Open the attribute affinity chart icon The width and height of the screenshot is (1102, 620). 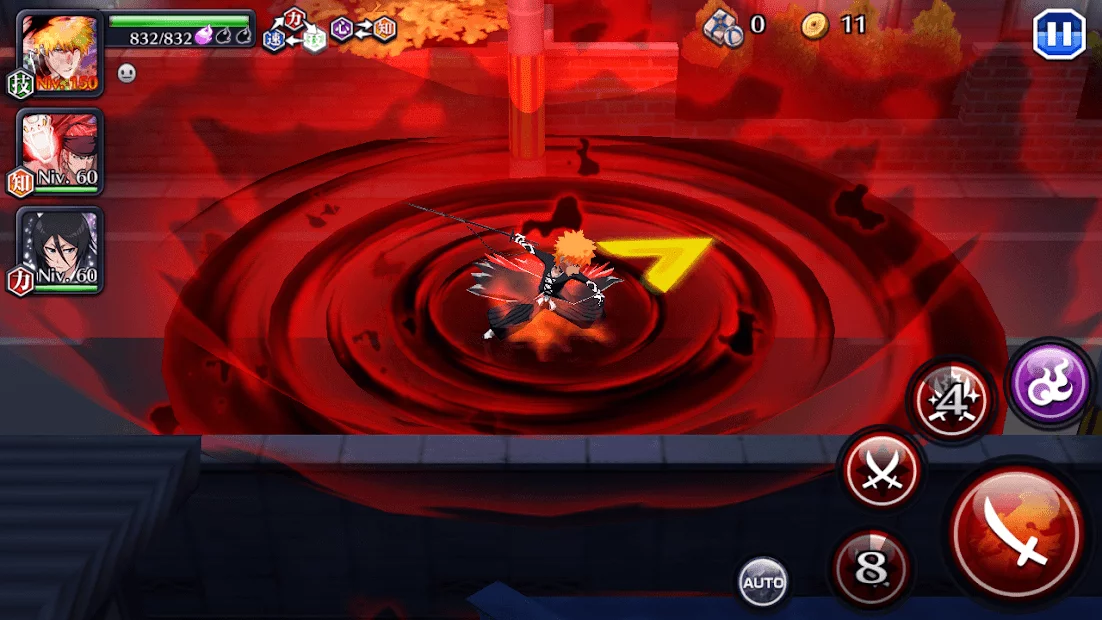[329, 30]
